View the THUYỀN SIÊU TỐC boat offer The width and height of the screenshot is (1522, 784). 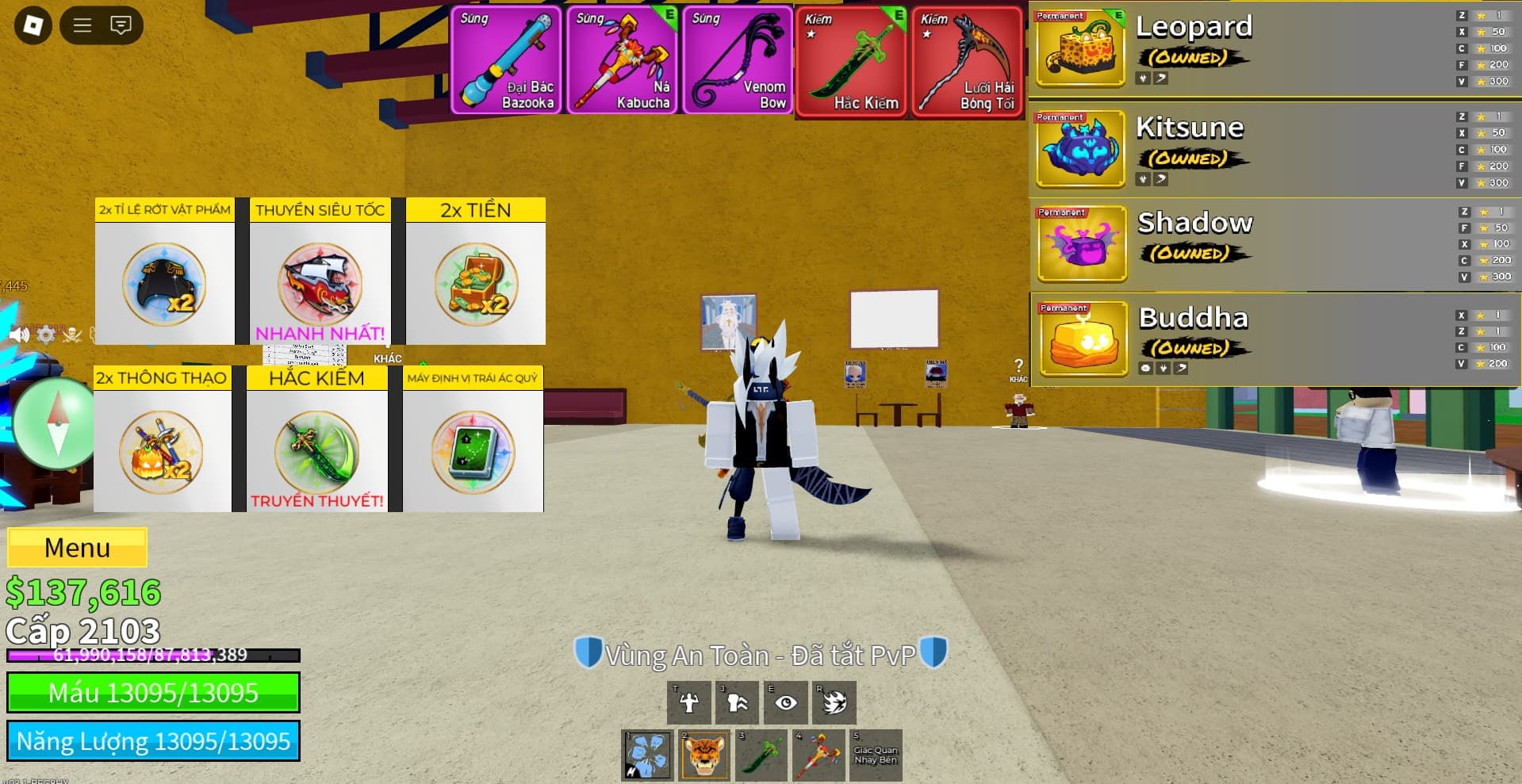[320, 272]
